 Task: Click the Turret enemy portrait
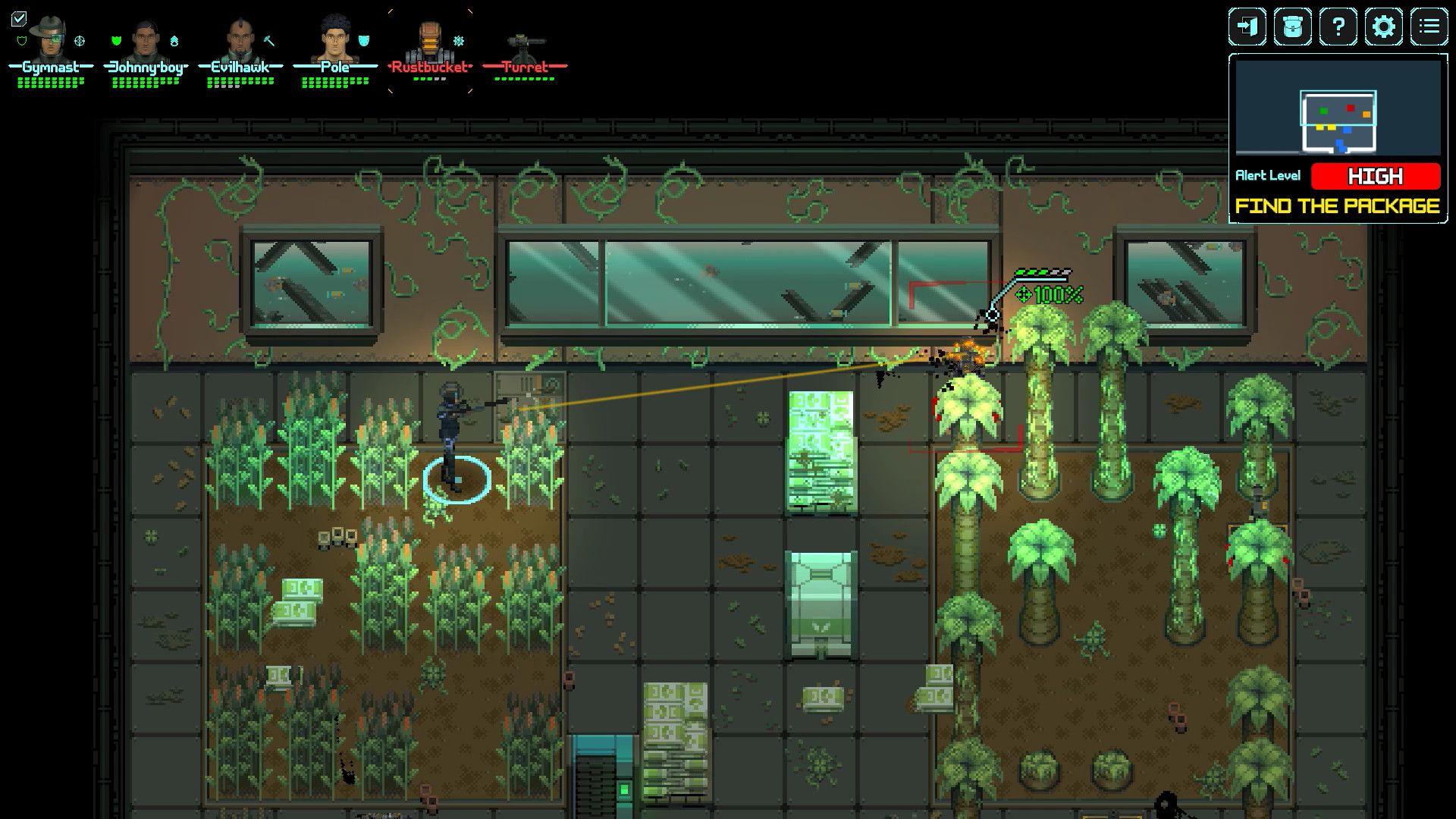[525, 42]
